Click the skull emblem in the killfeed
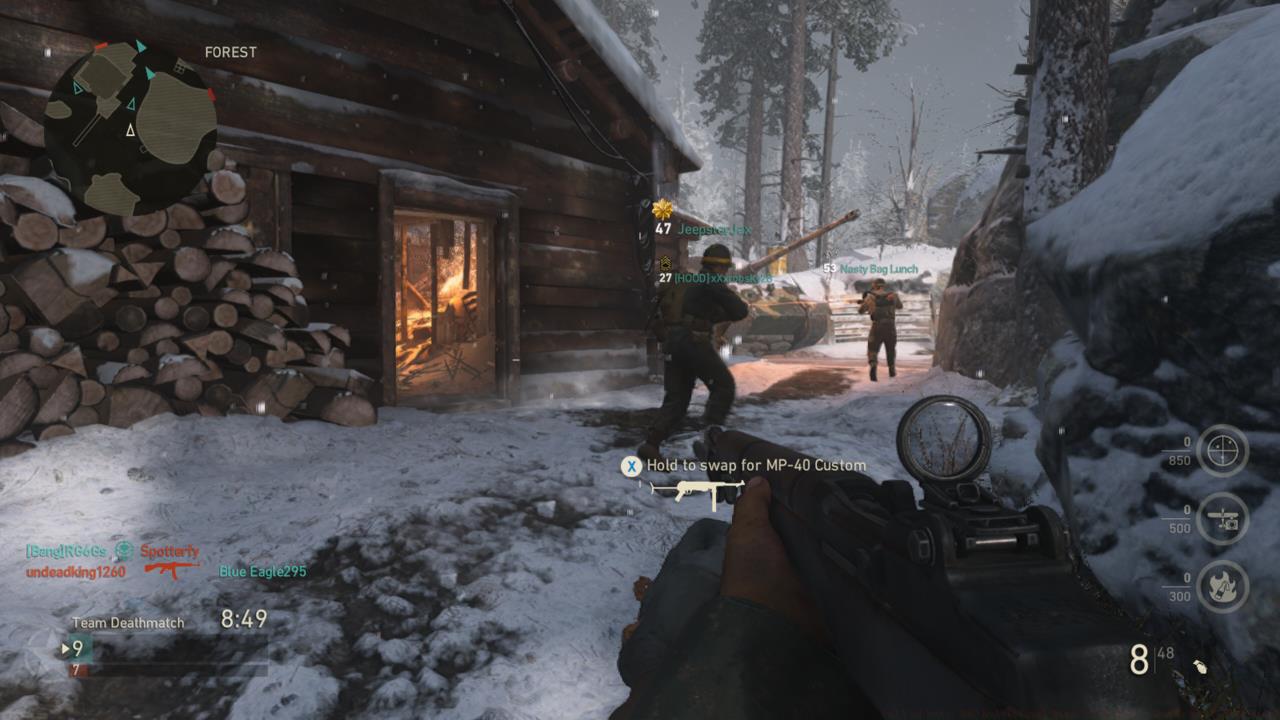Image resolution: width=1280 pixels, height=720 pixels. [126, 549]
